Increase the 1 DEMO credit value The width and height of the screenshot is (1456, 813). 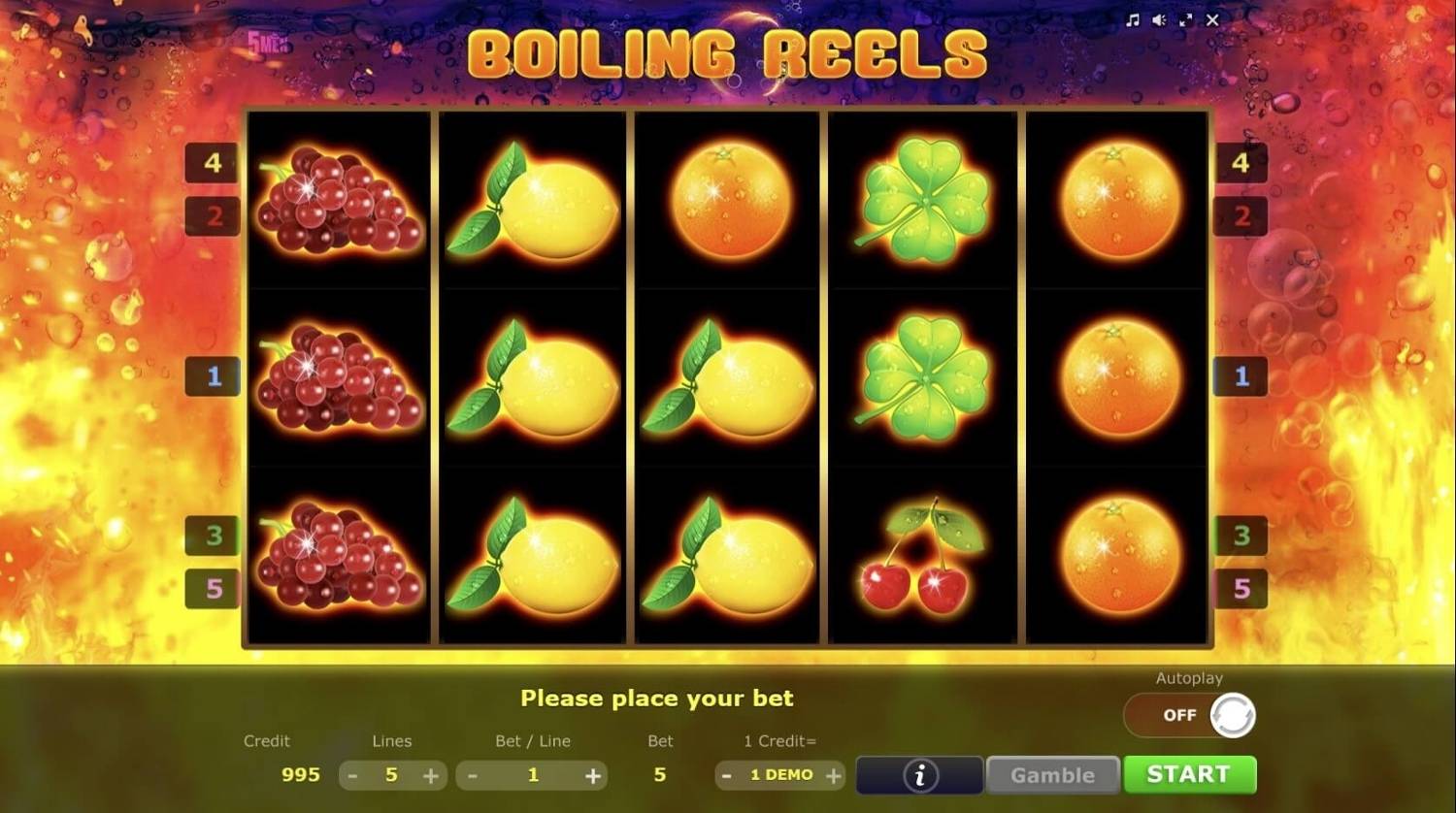833,775
